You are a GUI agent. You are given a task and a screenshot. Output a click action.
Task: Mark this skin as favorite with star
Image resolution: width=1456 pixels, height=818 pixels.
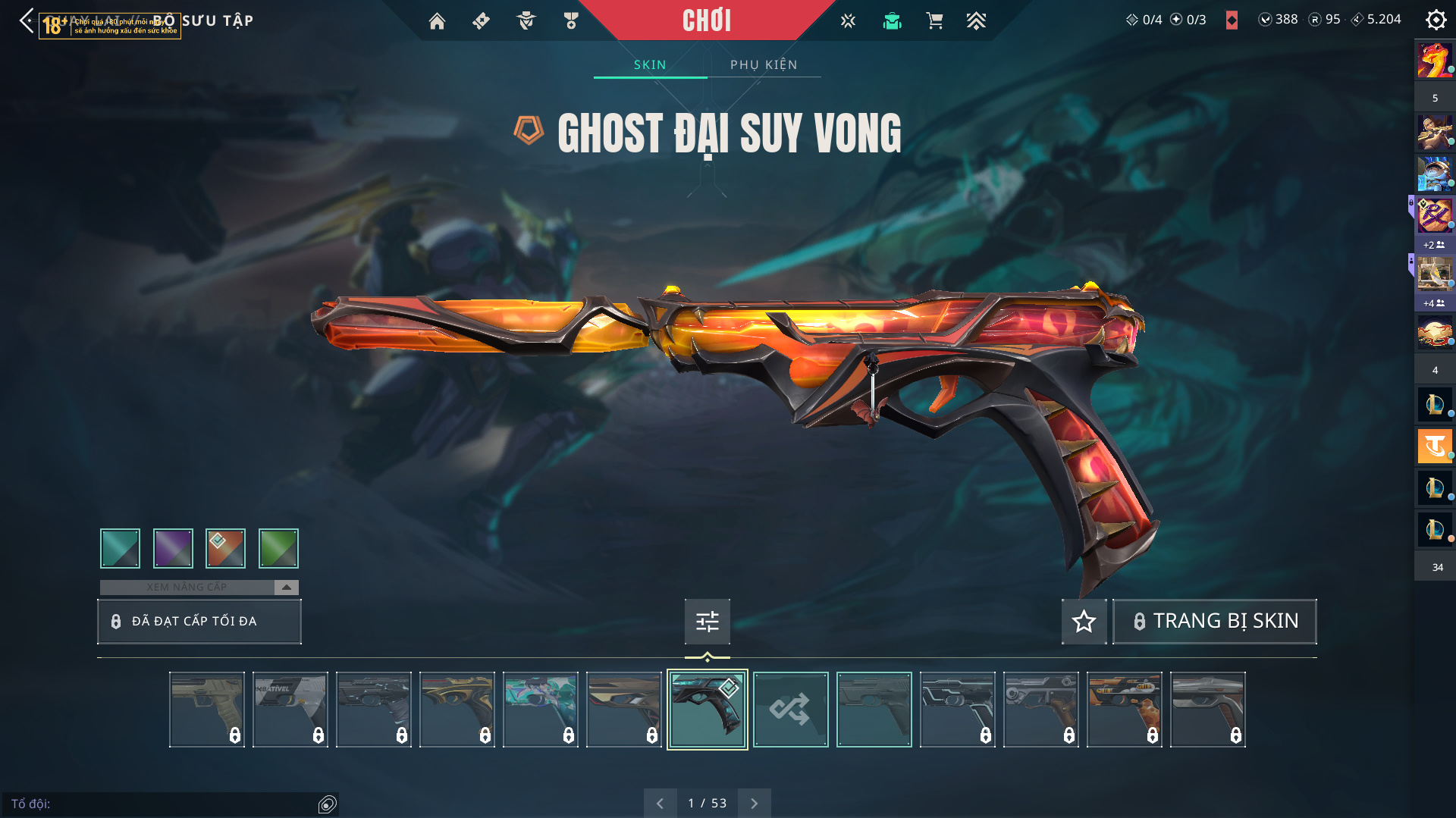click(x=1084, y=622)
